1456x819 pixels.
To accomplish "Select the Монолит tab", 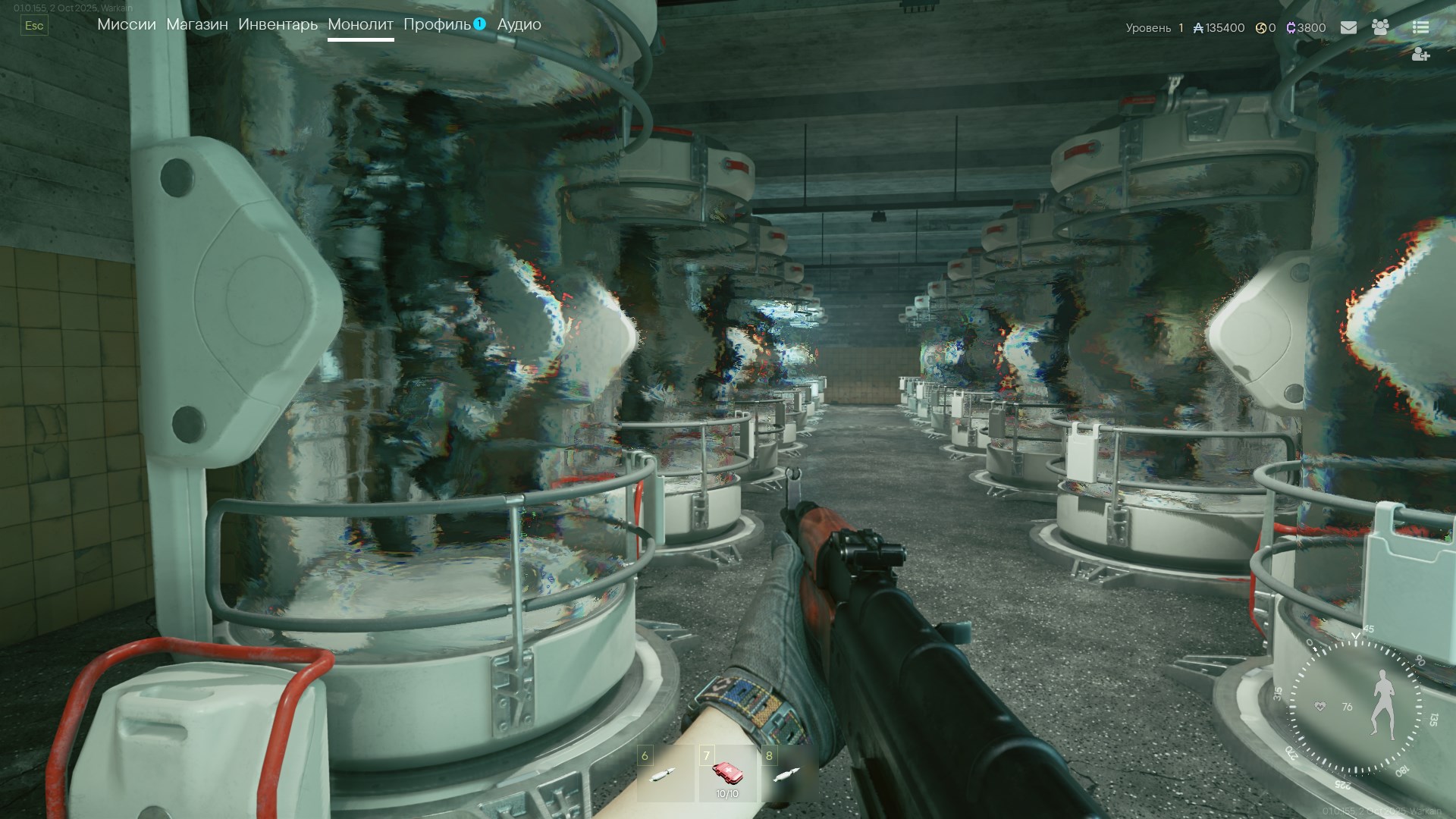I will (x=360, y=24).
